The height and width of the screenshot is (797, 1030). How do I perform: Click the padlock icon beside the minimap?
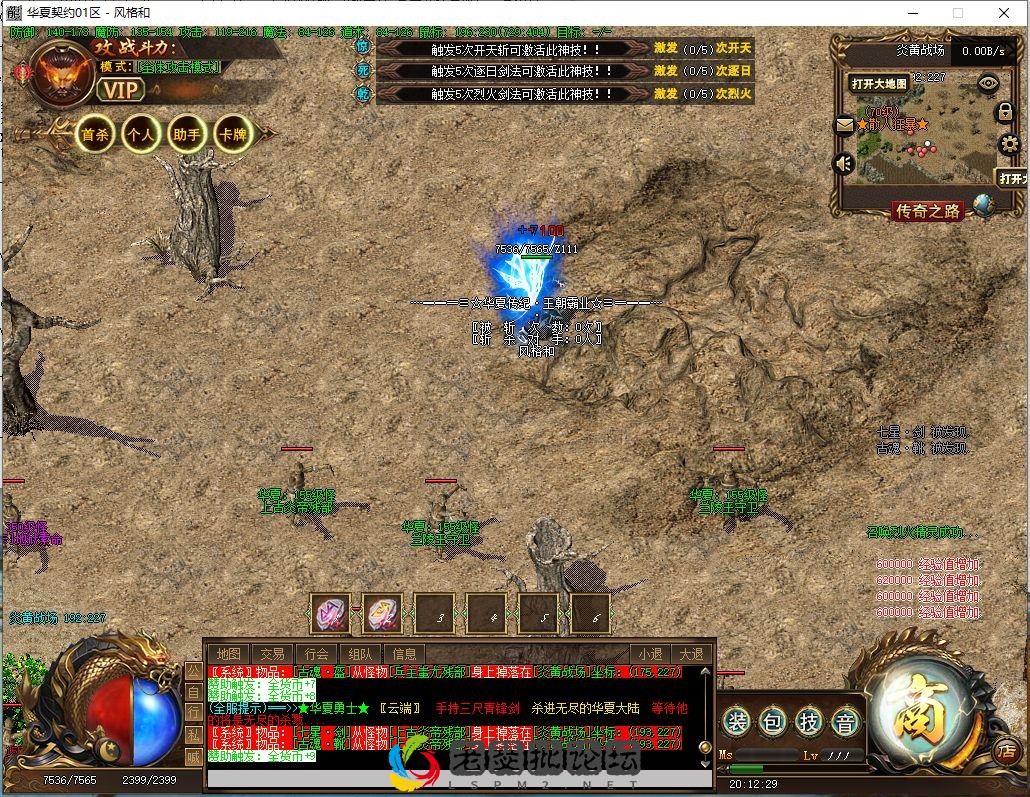1005,112
